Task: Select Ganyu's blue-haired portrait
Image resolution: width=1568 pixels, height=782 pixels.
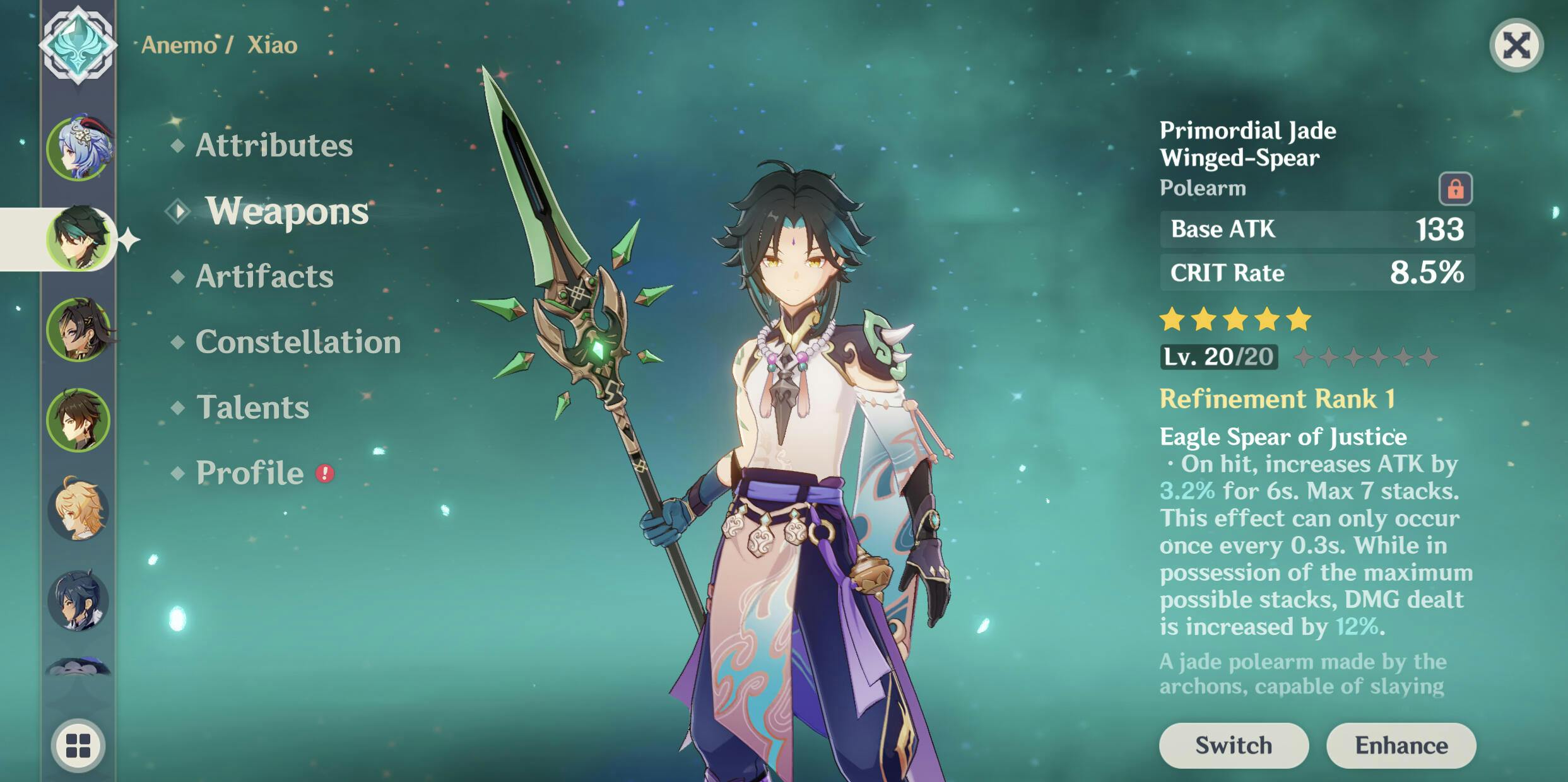Action: (79, 149)
